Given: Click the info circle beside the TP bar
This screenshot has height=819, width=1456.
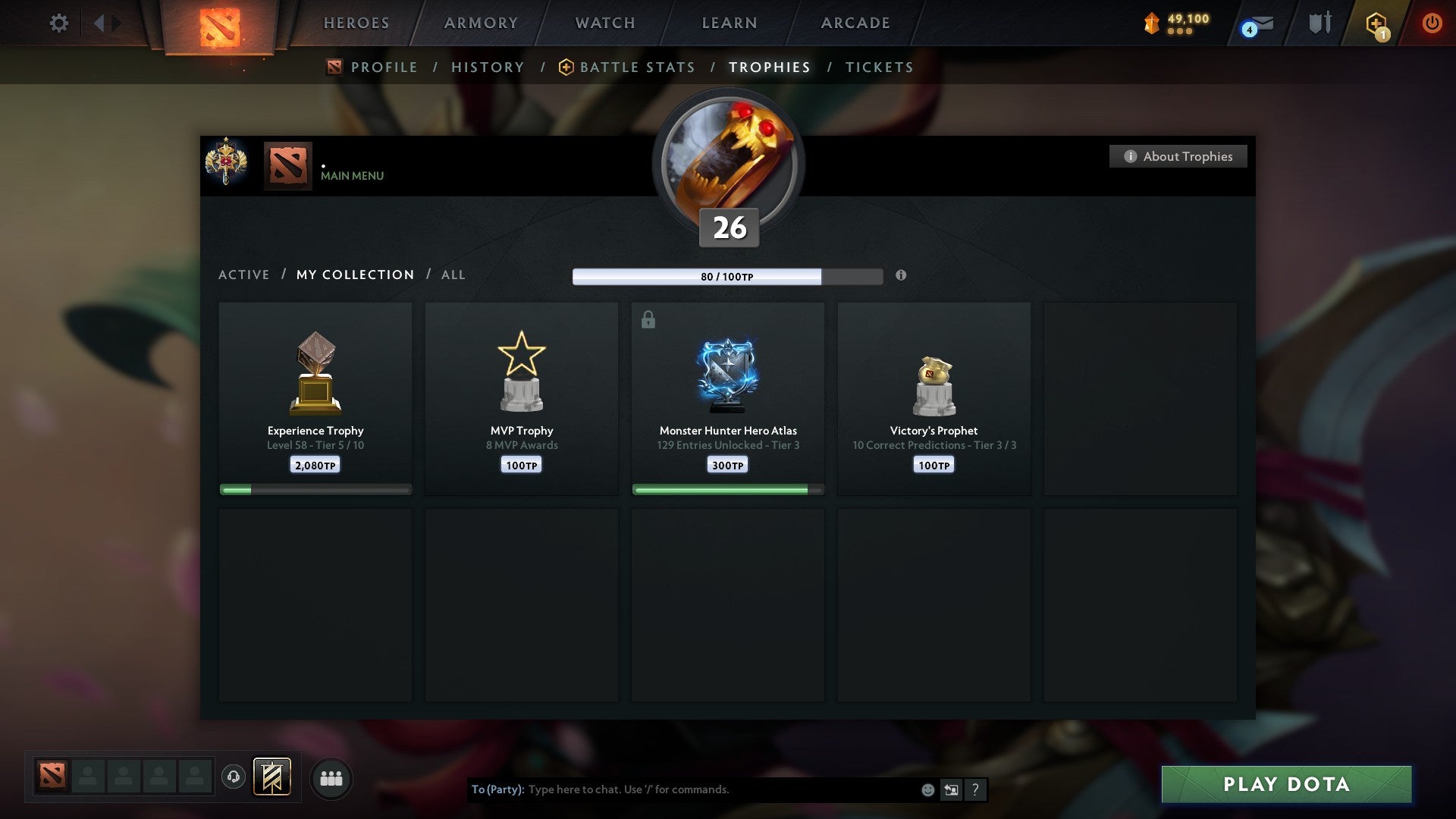Looking at the screenshot, I should 901,276.
